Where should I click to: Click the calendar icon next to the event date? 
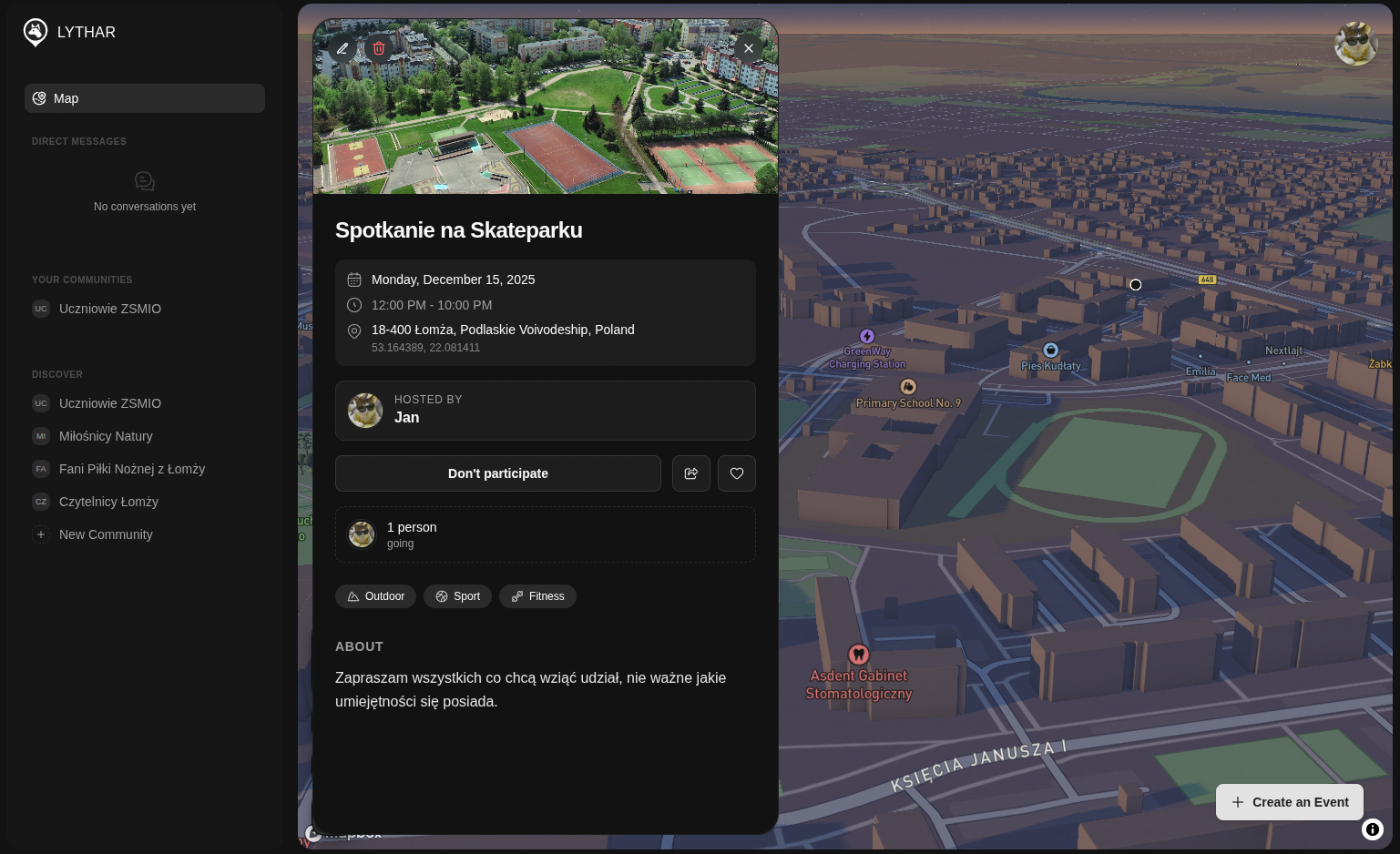[354, 280]
